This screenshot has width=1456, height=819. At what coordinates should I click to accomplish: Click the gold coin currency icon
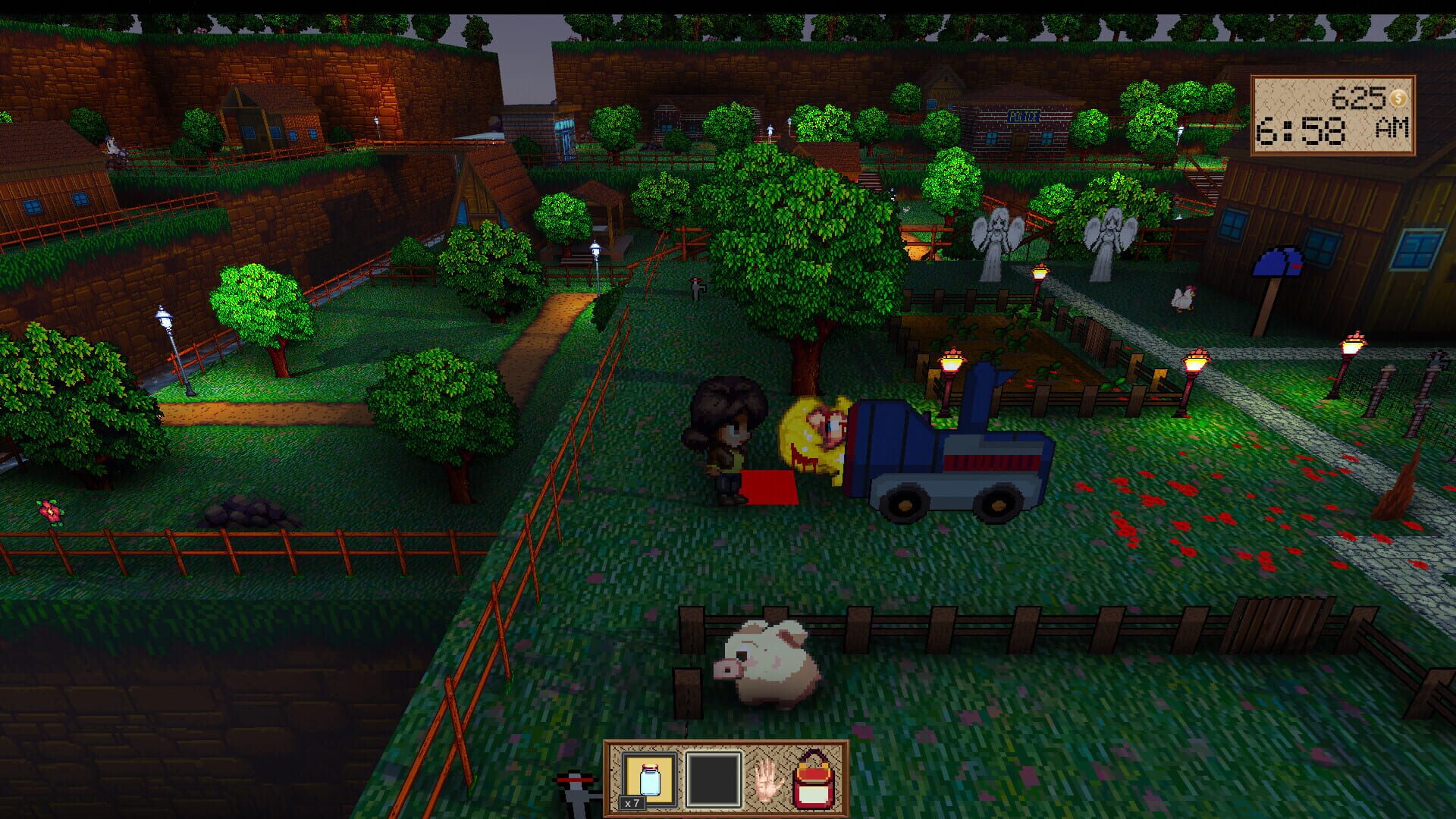point(1399,97)
